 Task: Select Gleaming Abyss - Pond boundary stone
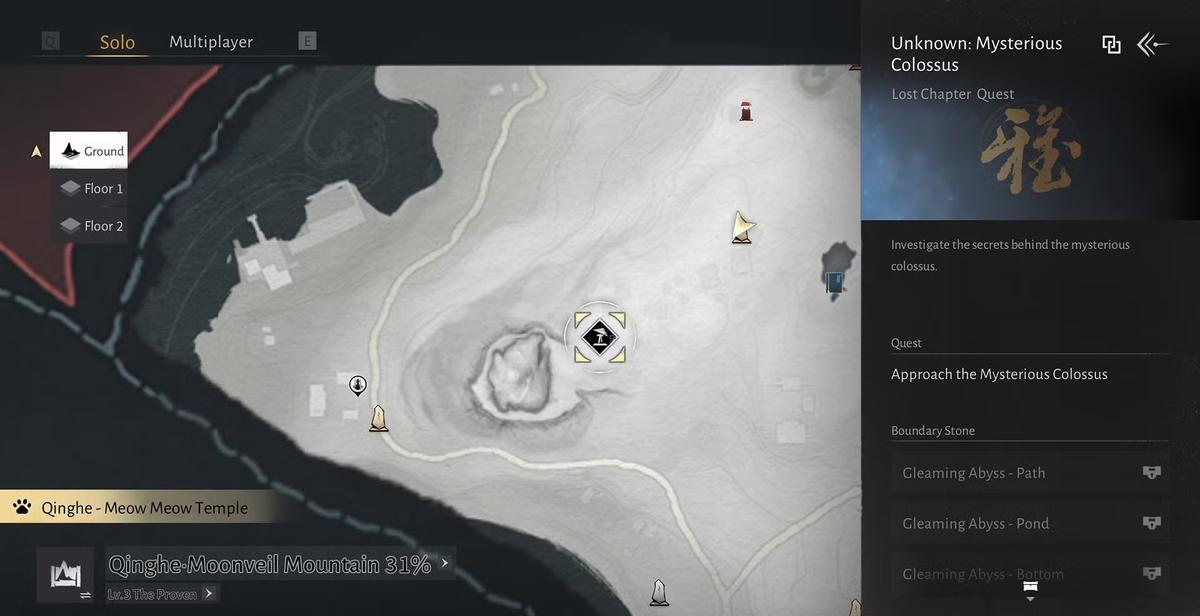(1030, 523)
